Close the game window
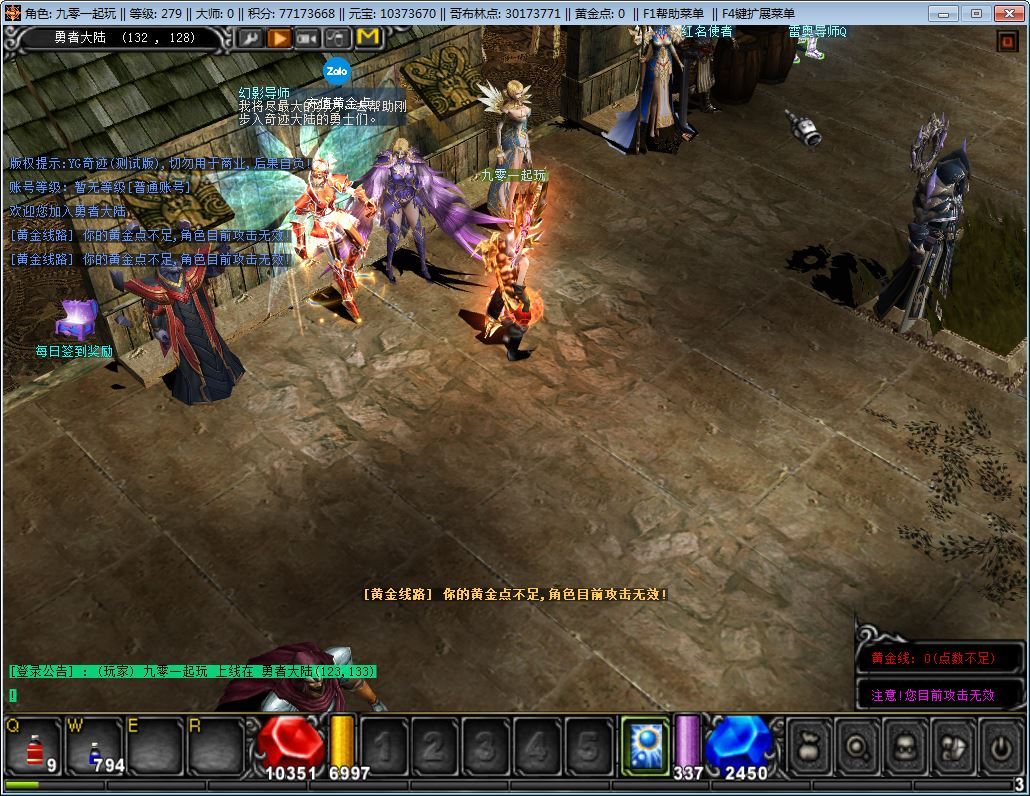The width and height of the screenshot is (1030, 796). coord(1008,13)
